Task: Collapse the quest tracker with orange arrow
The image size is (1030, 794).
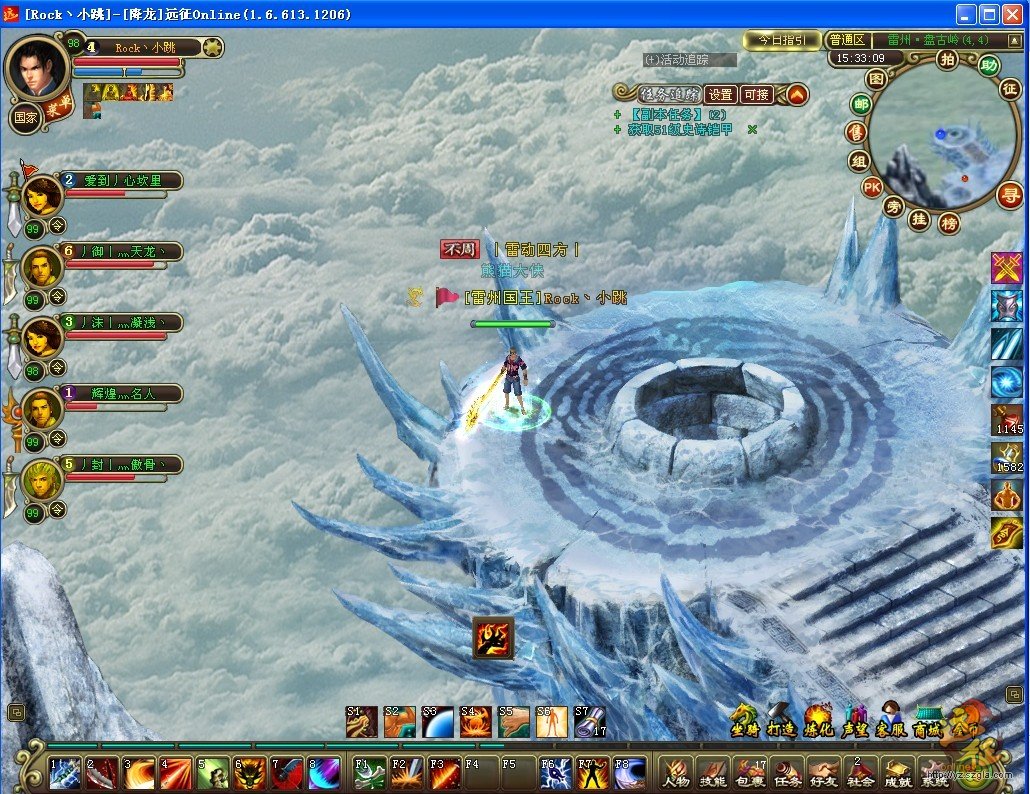Action: tap(796, 95)
